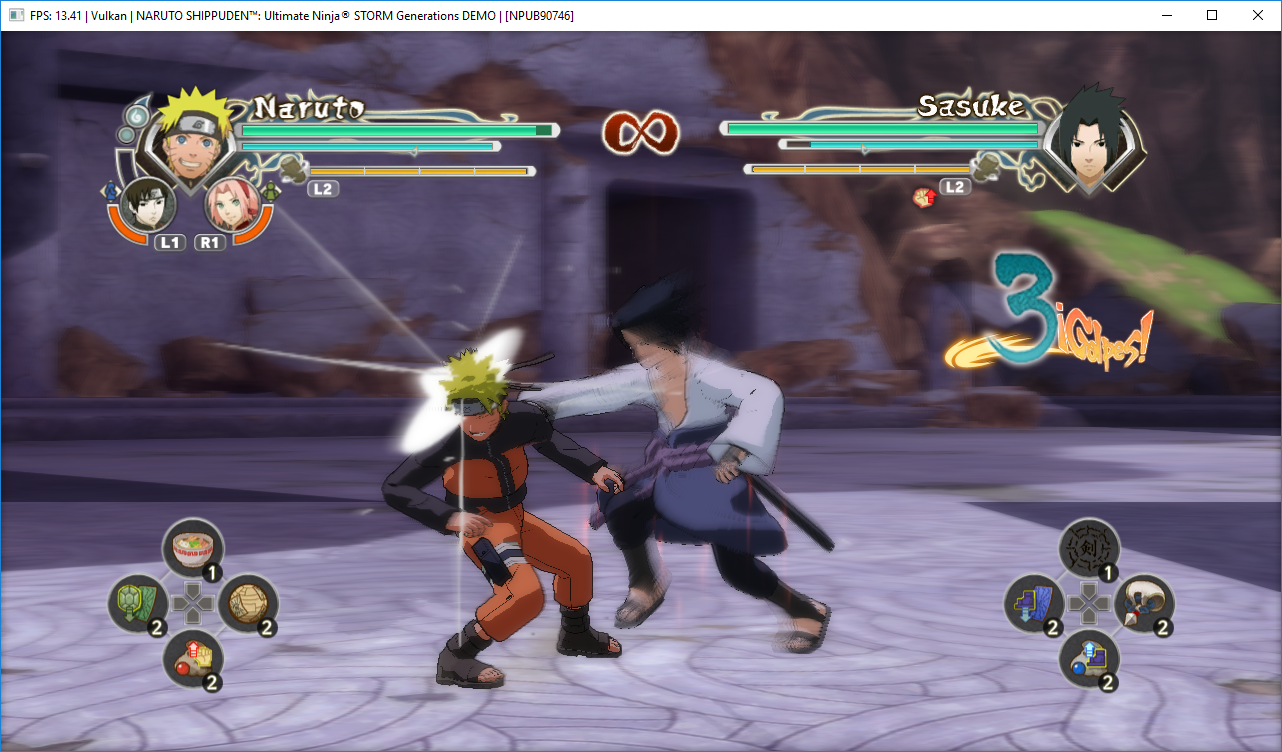
Task: Use the green turtle shell item
Action: [x=137, y=604]
